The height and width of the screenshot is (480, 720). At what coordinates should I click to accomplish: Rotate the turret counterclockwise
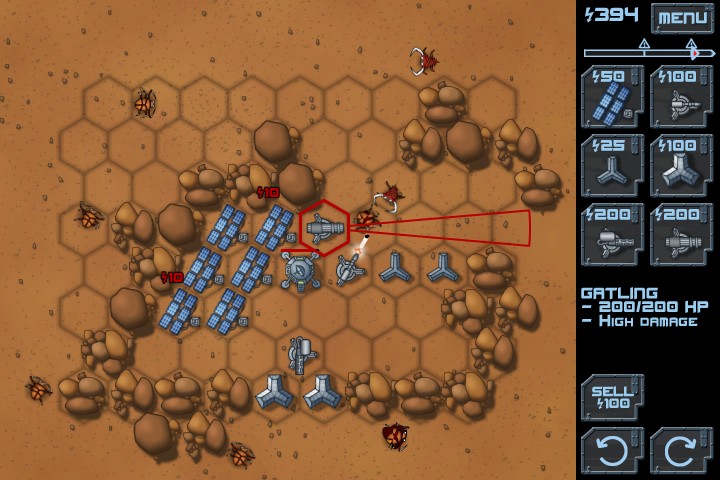click(612, 449)
